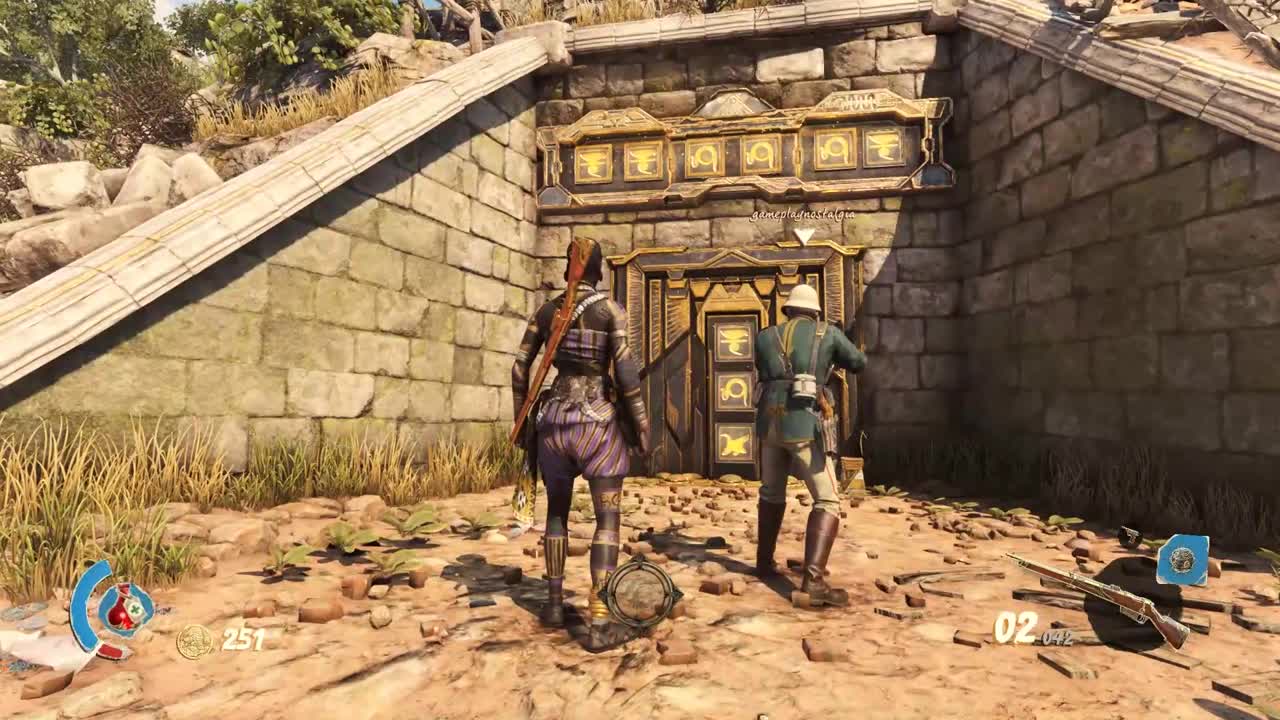Click the top bird glyph on the door column
The height and width of the screenshot is (720, 1280).
click(x=732, y=341)
